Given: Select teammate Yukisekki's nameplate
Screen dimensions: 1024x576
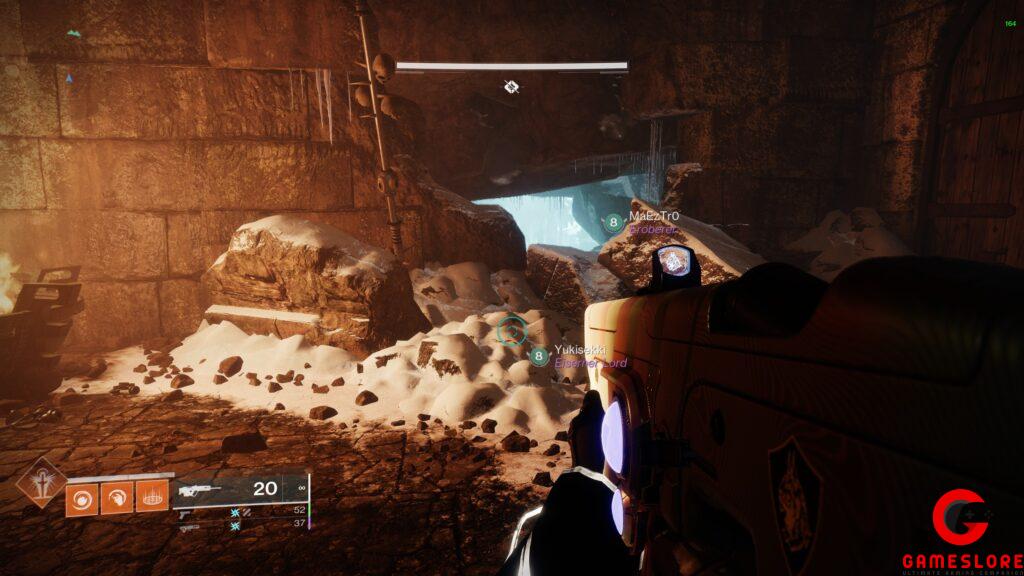Looking at the screenshot, I should (579, 351).
